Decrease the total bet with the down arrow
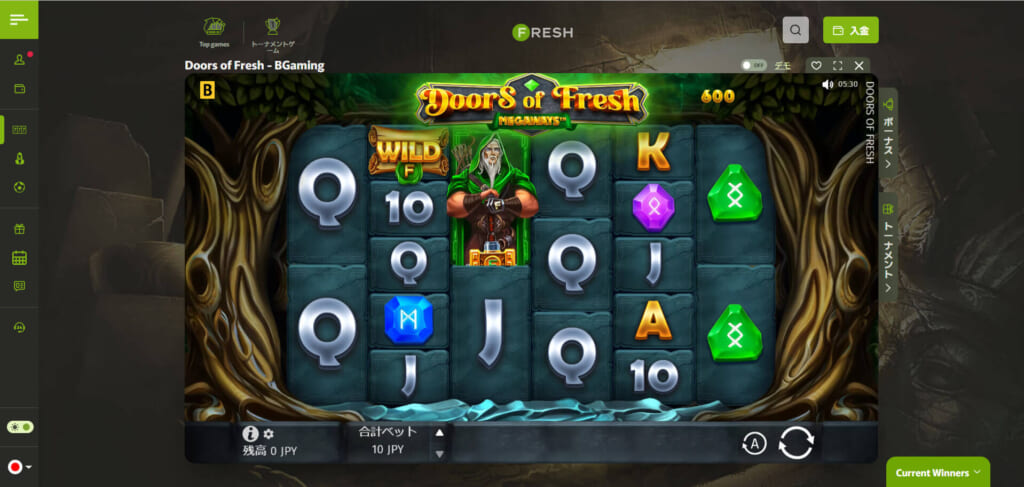The height and width of the screenshot is (487, 1024). (x=438, y=453)
